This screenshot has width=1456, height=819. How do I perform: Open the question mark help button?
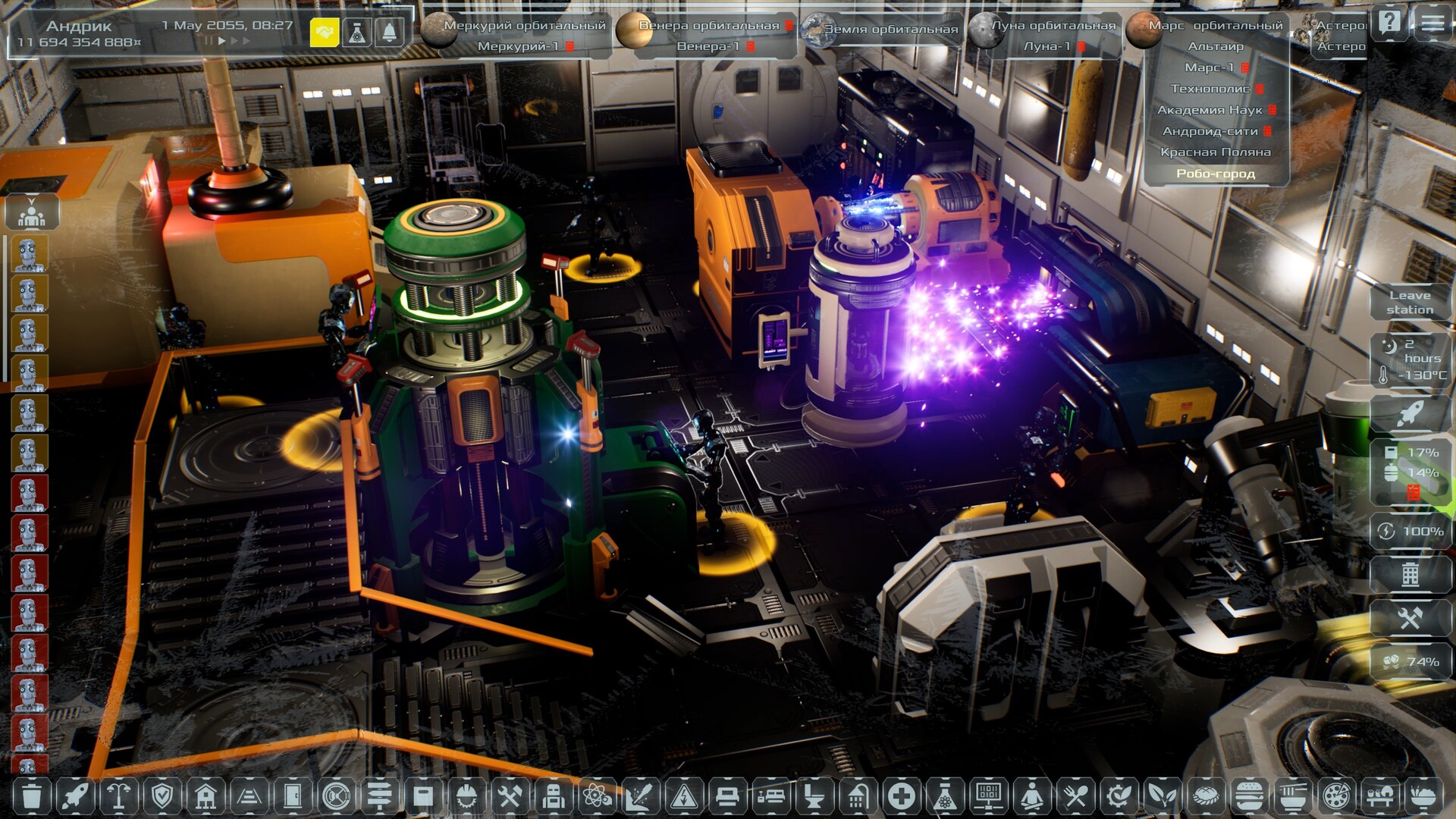(1389, 22)
